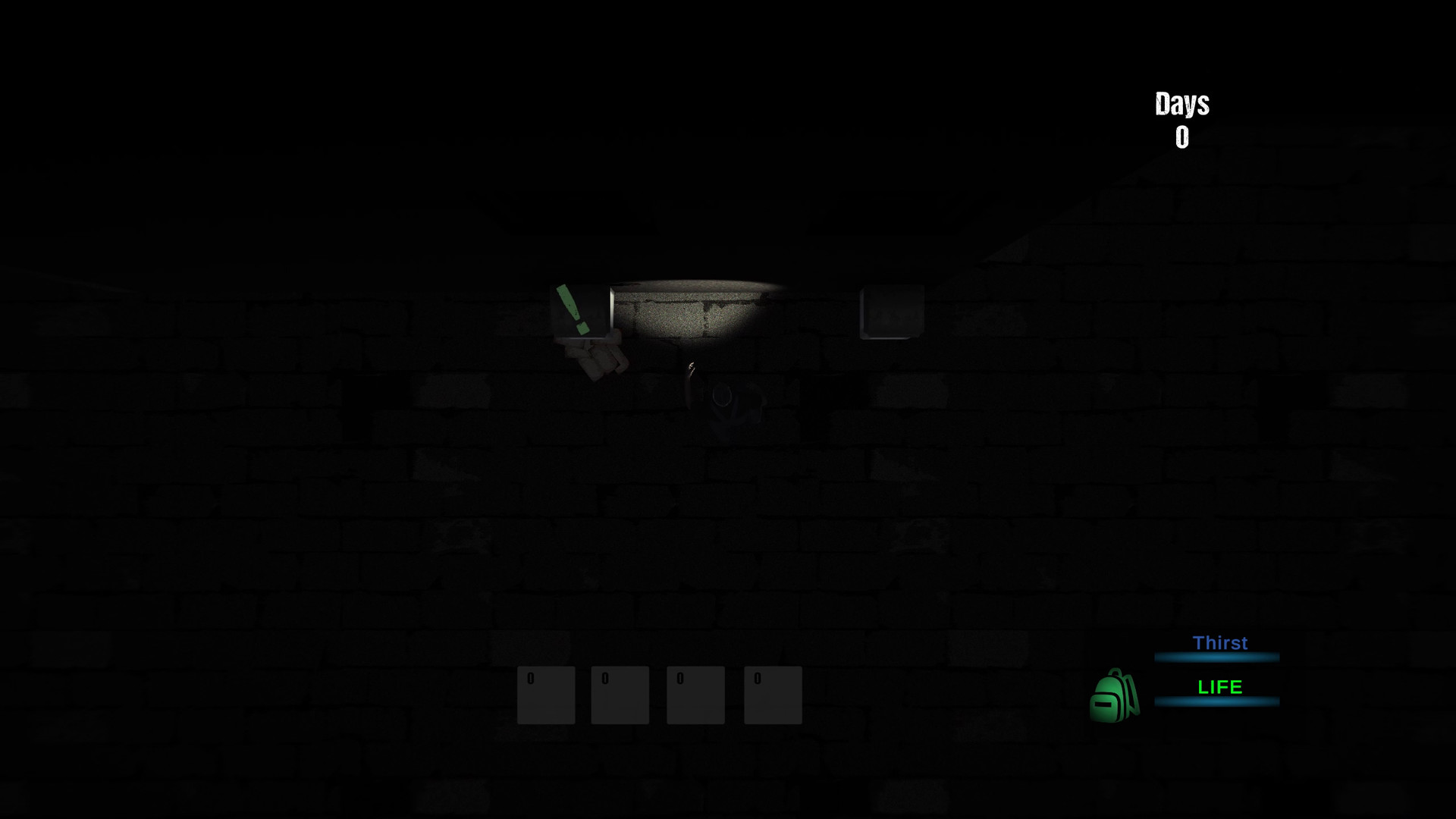This screenshot has height=819, width=1456.
Task: Click the Thirst progress bar
Action: tap(1217, 657)
